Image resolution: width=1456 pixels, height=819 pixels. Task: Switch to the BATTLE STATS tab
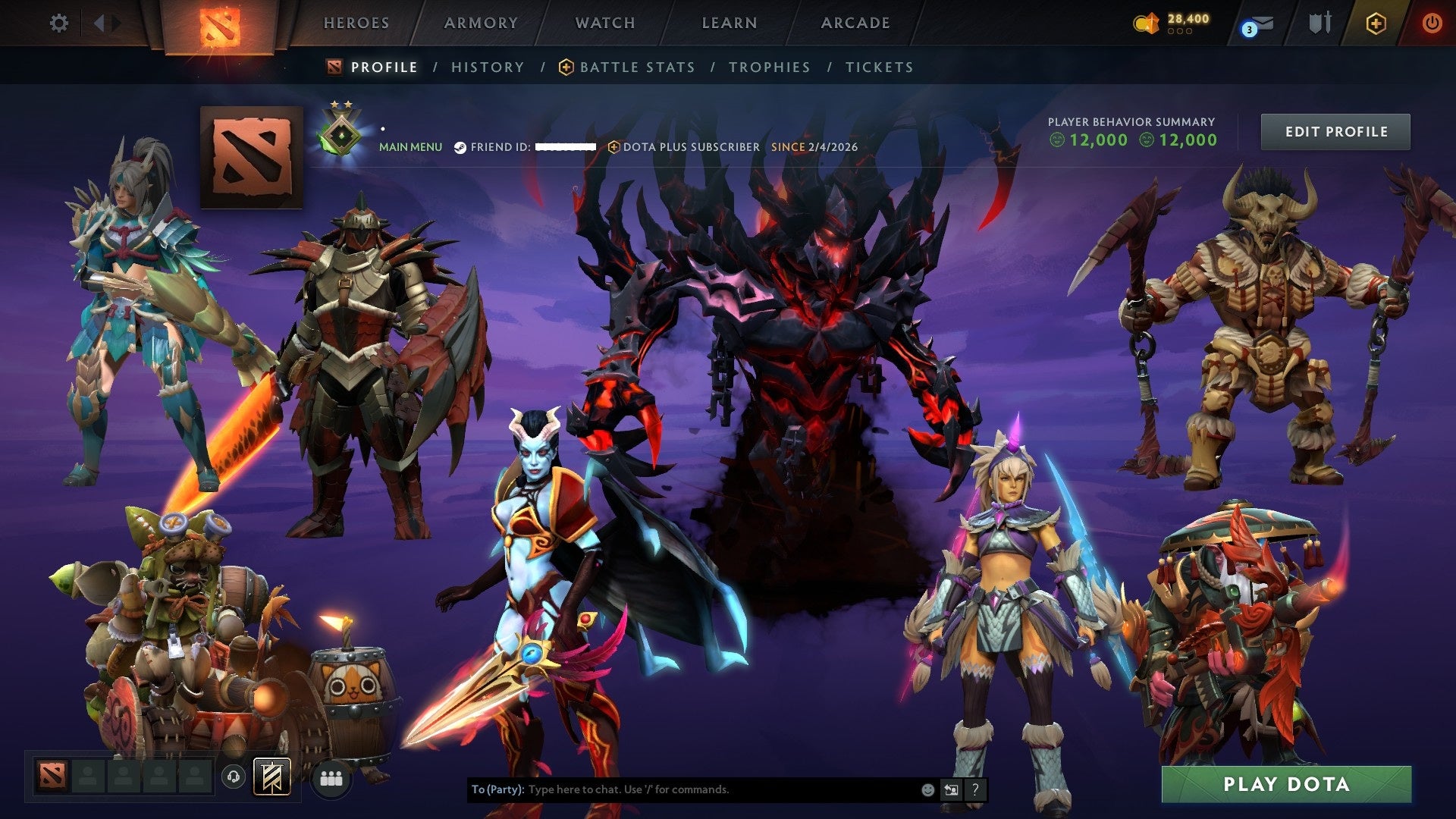pyautogui.click(x=635, y=67)
